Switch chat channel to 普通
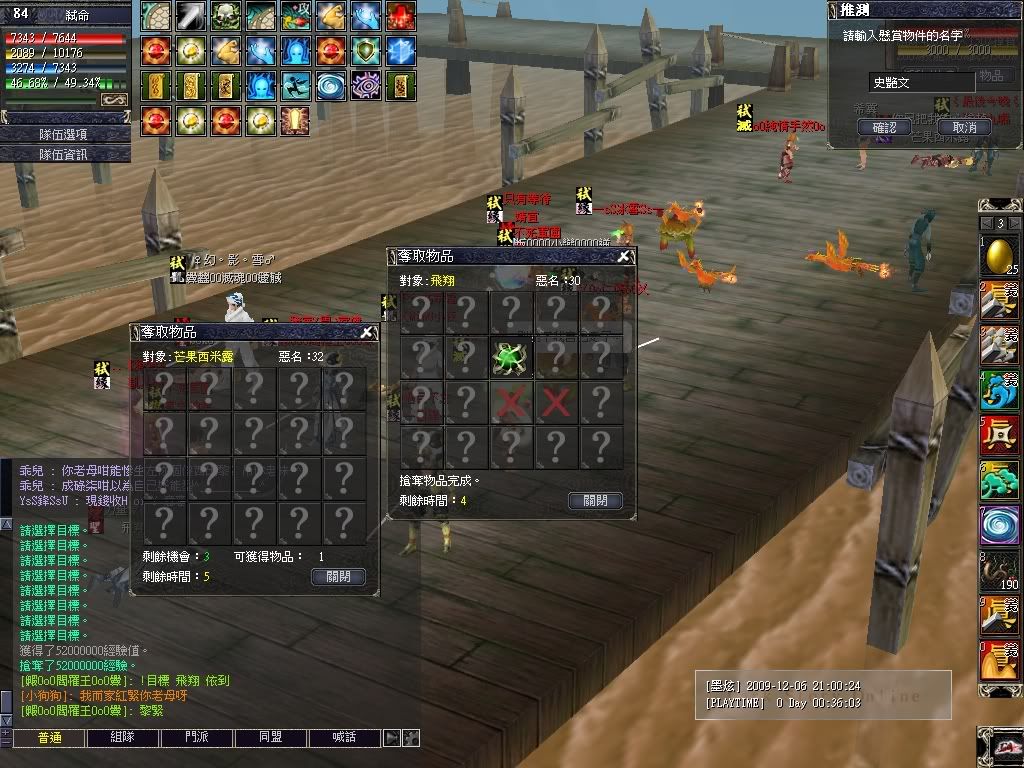Image resolution: width=1024 pixels, height=768 pixels. [48, 738]
